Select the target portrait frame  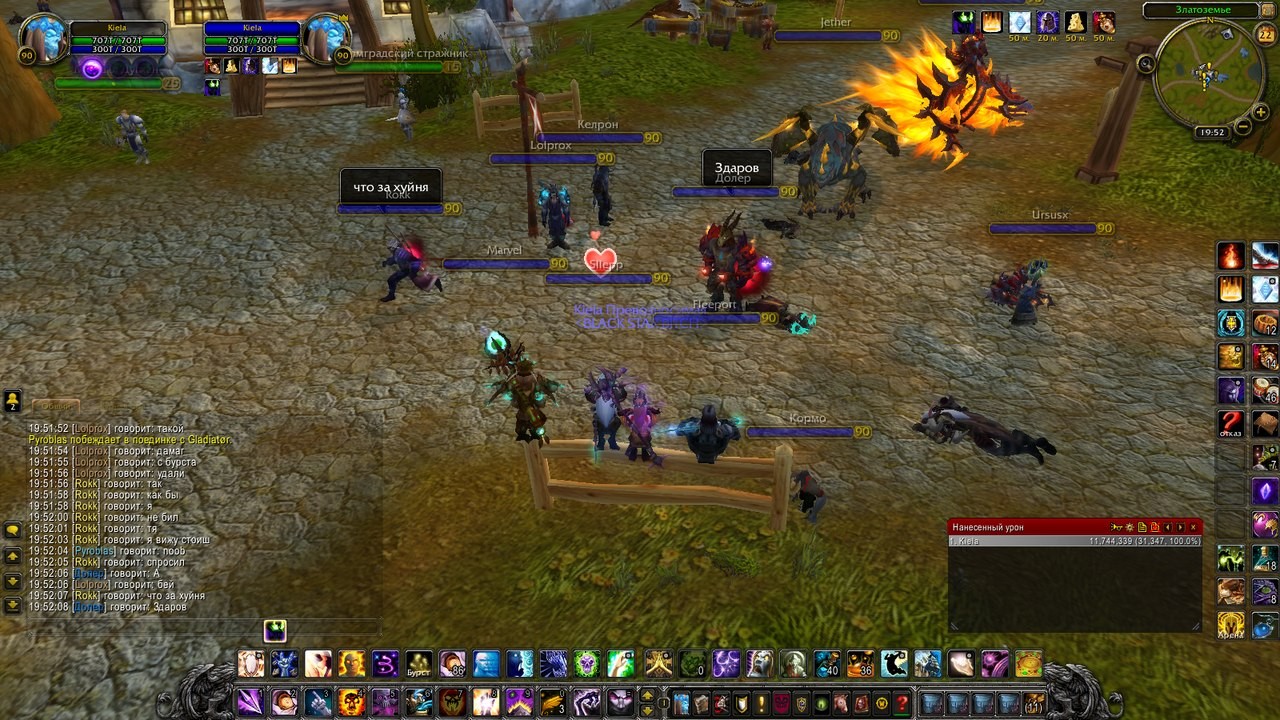(326, 37)
